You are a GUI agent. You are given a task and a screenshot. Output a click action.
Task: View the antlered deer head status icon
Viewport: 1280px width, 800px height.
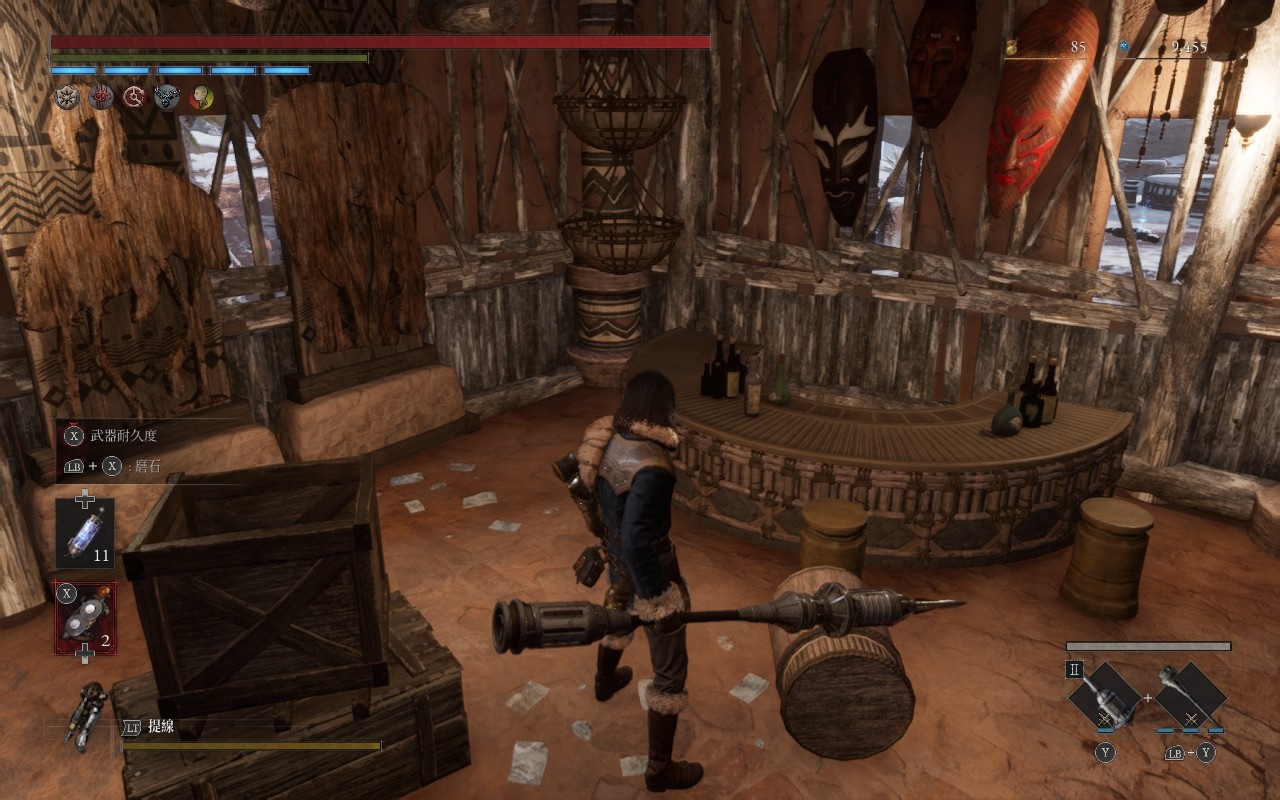(x=167, y=97)
